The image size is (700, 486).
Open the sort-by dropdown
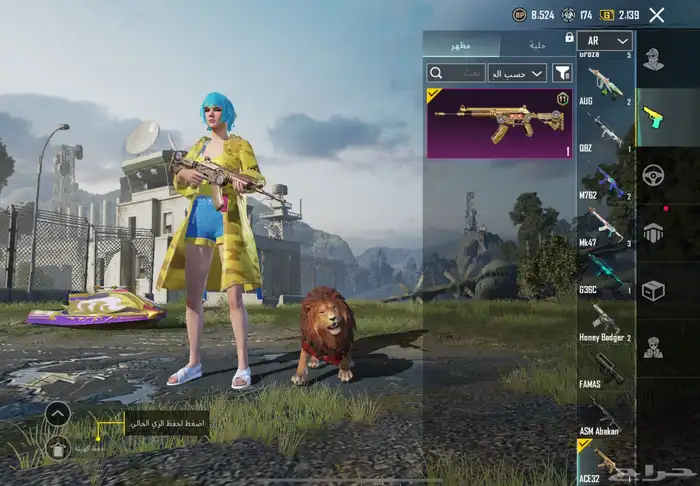coord(517,73)
